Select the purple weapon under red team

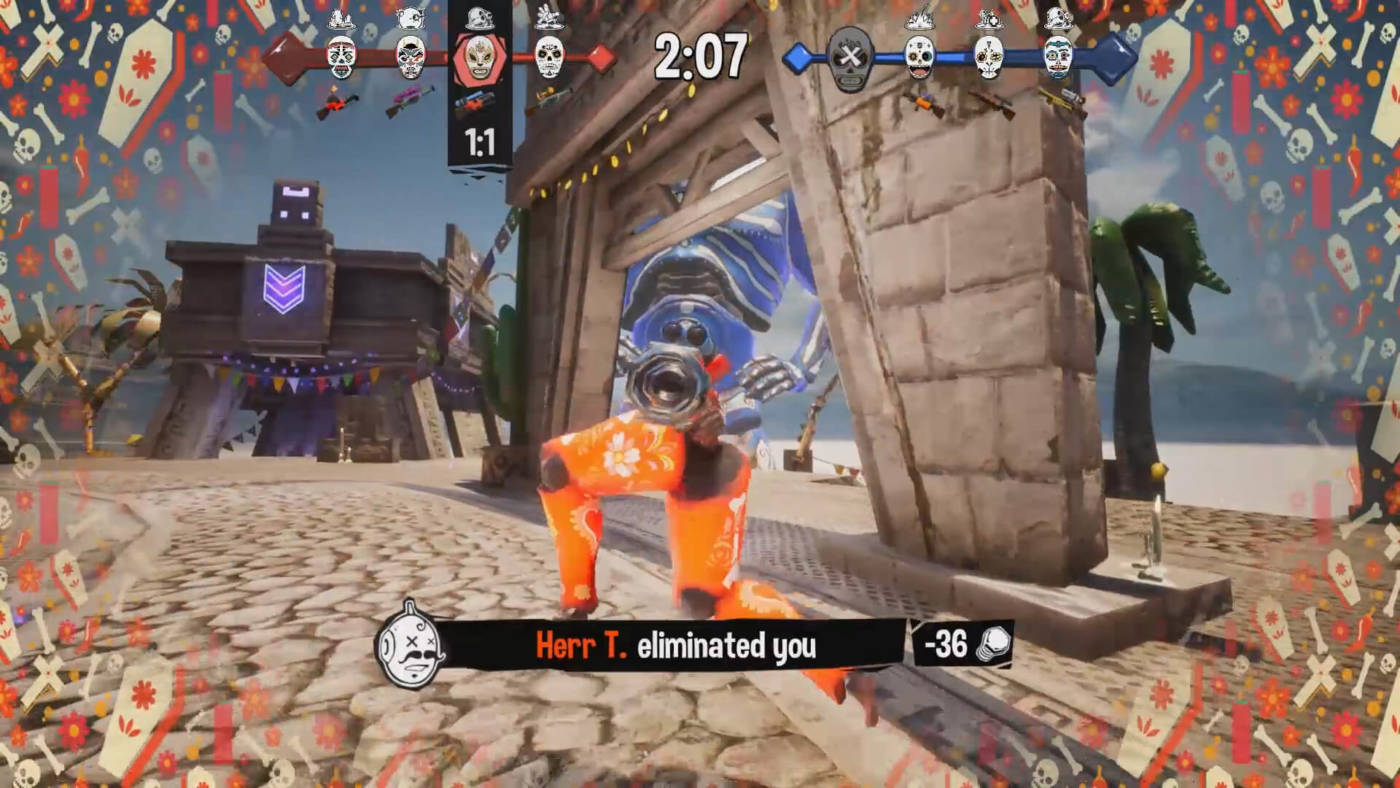point(410,100)
